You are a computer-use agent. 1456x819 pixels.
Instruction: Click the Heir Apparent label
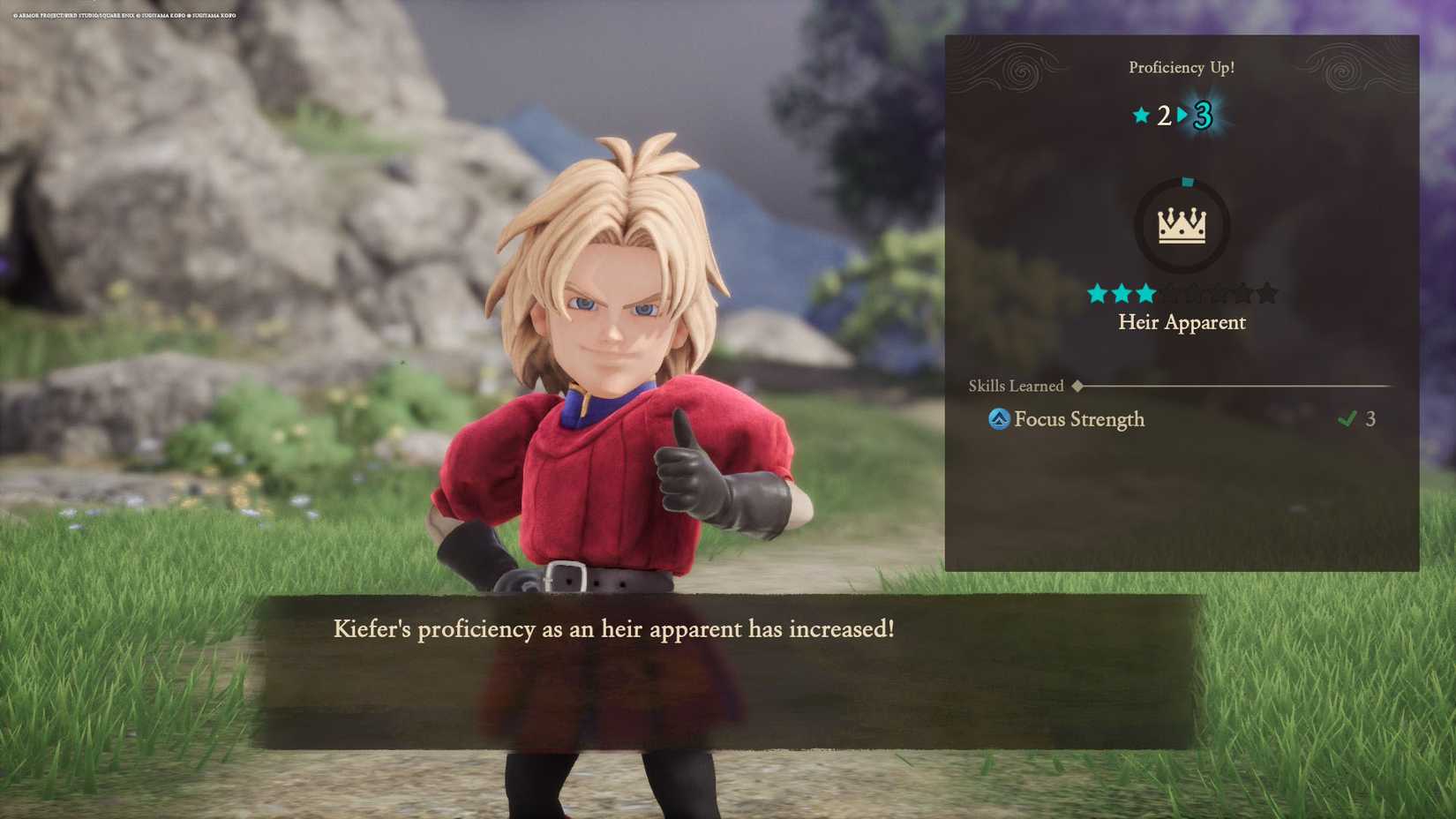click(1182, 322)
